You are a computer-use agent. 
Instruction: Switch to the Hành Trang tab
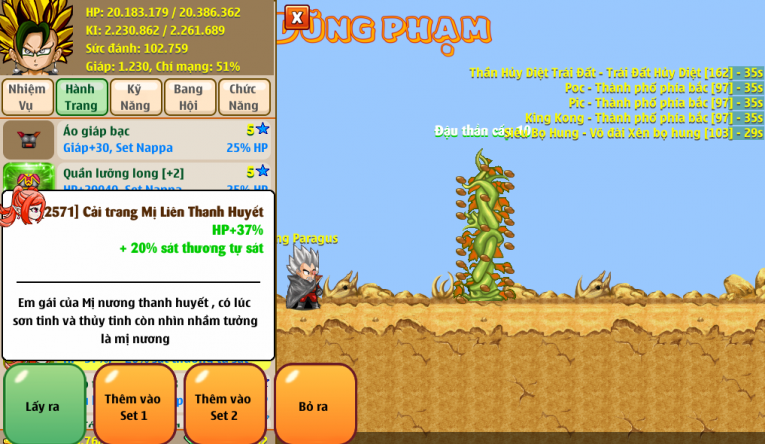click(81, 97)
